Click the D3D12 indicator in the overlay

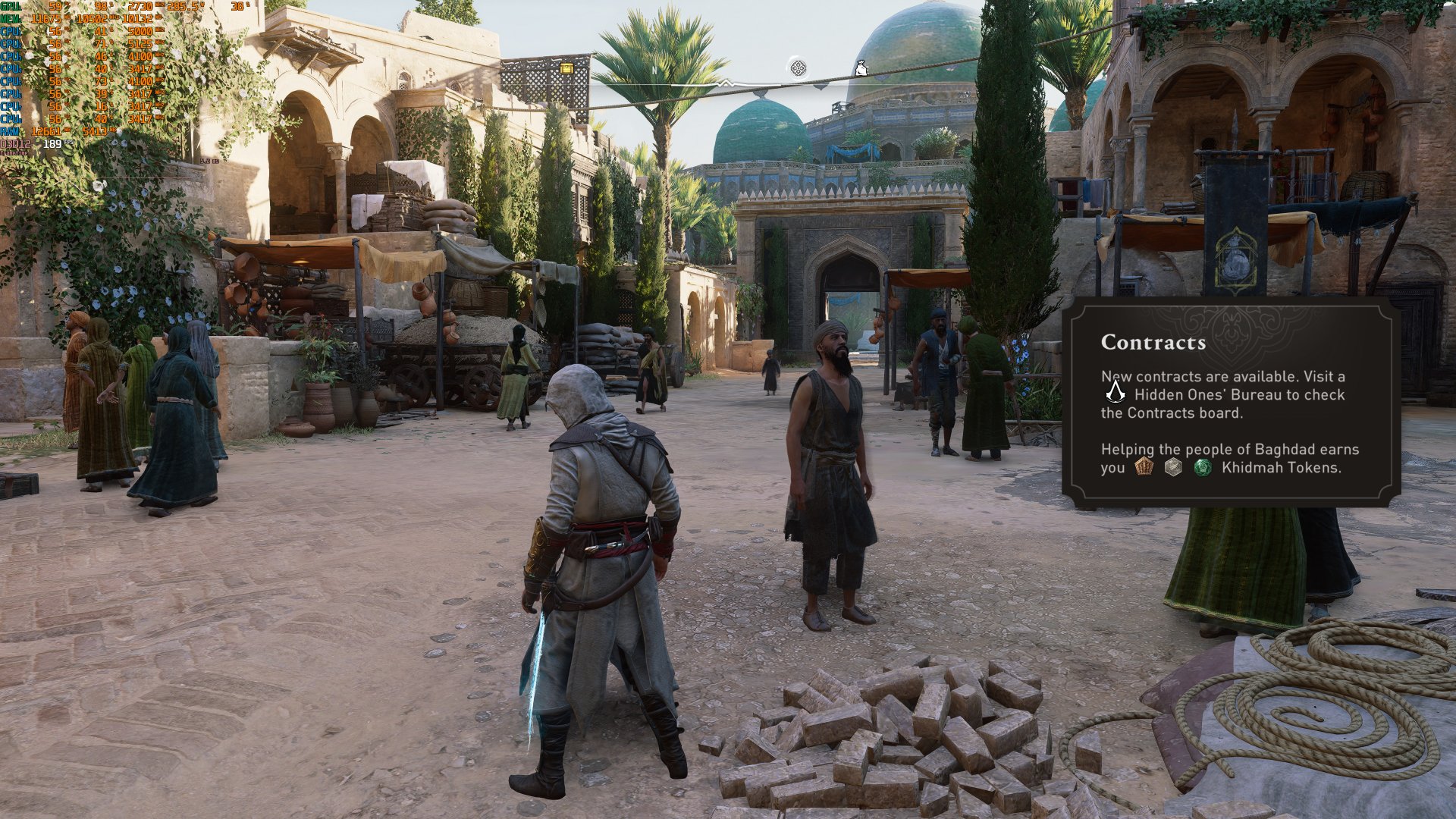[x=15, y=144]
